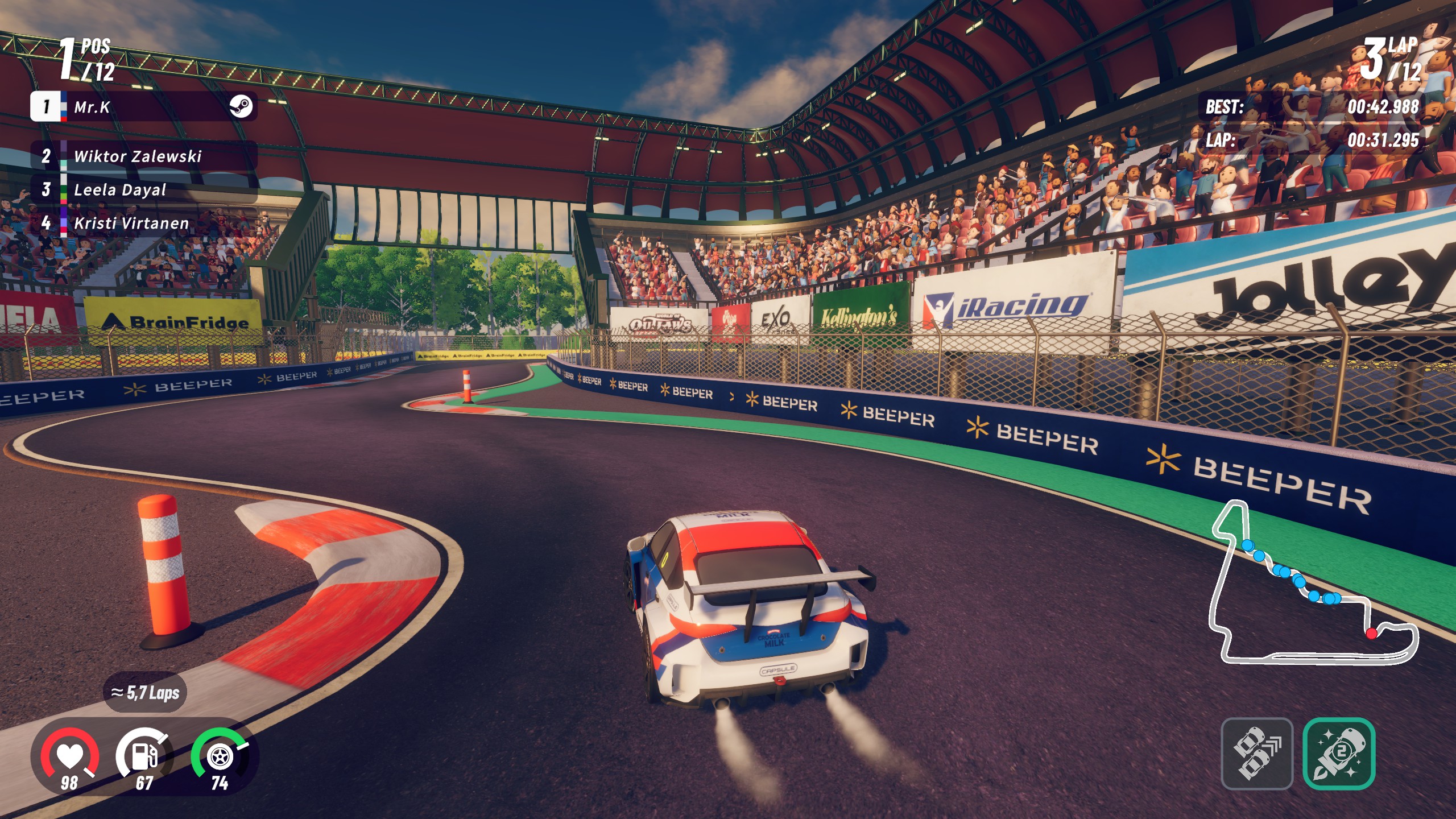Click the fuel pump gauge
This screenshot has width=1456, height=819.
pyautogui.click(x=144, y=758)
